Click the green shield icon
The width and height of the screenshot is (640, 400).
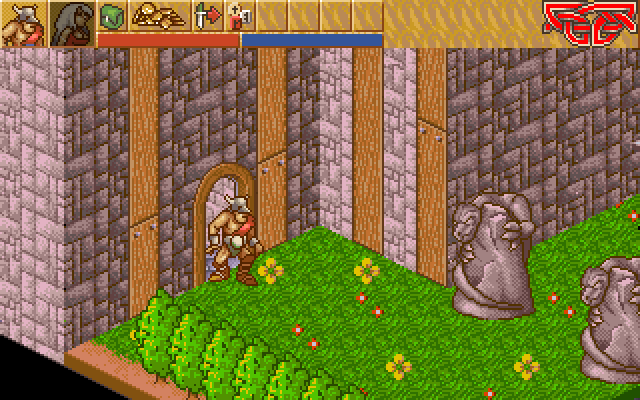[x=112, y=15]
